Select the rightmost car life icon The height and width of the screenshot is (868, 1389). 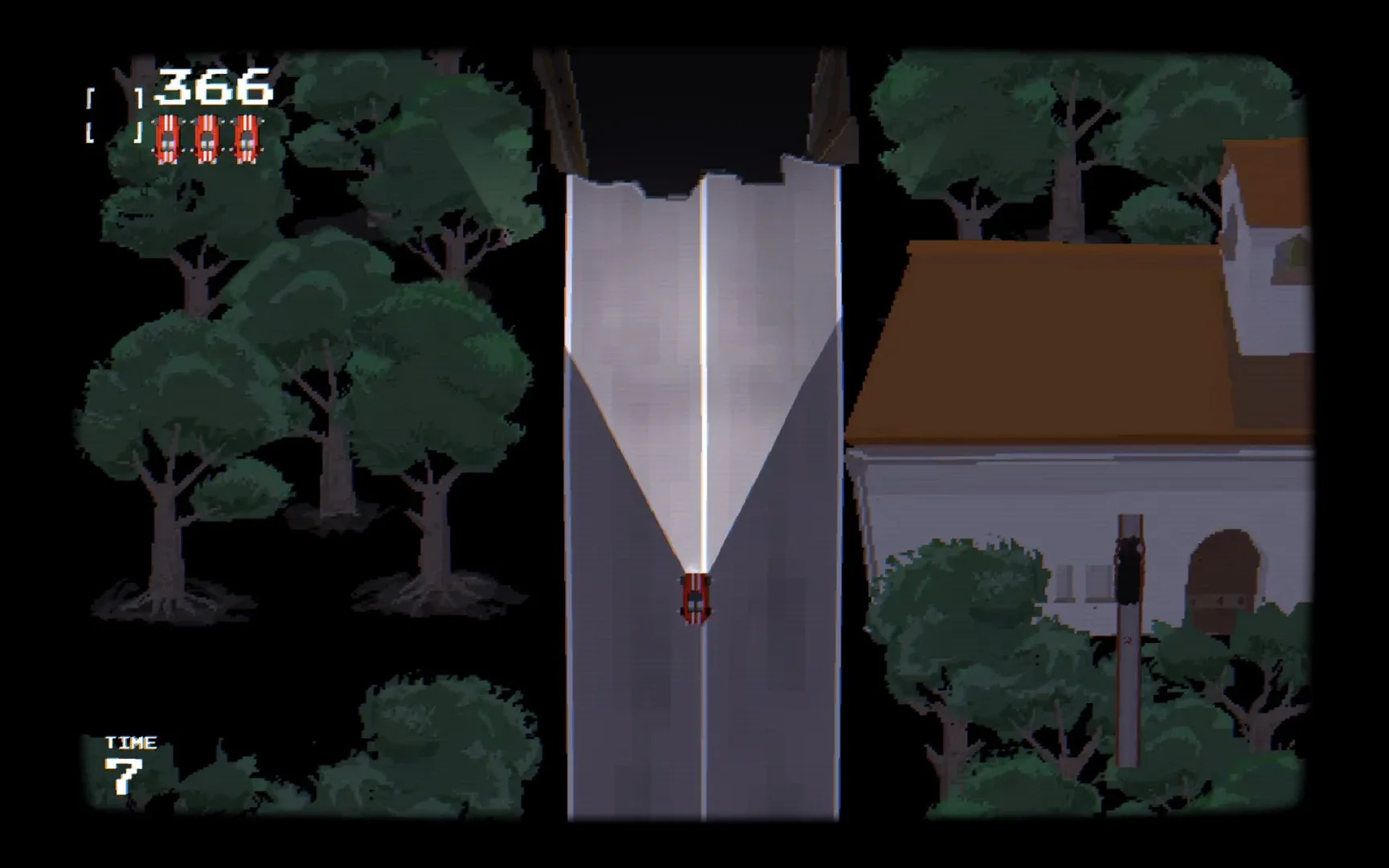(248, 138)
